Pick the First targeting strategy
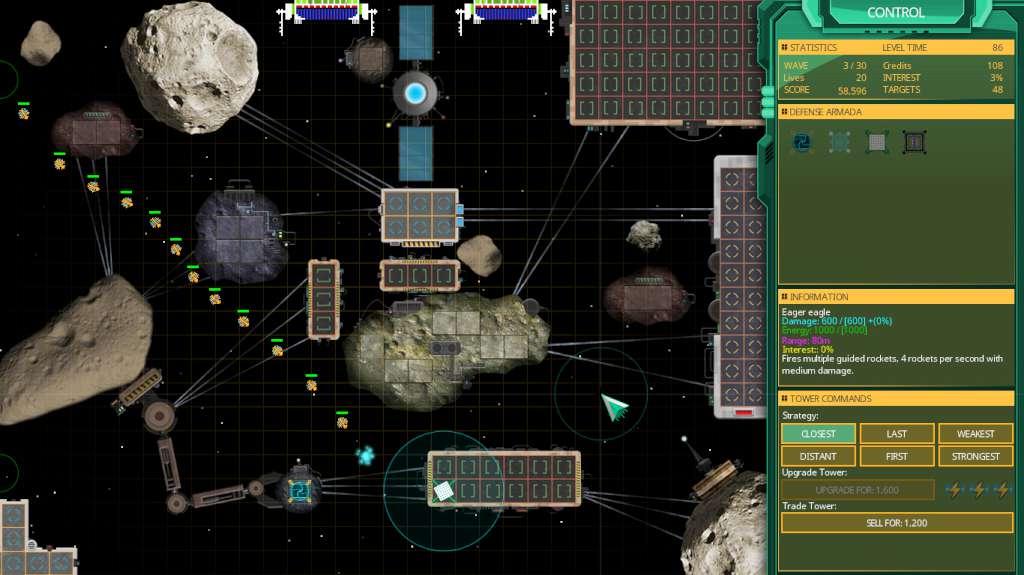 coord(897,456)
